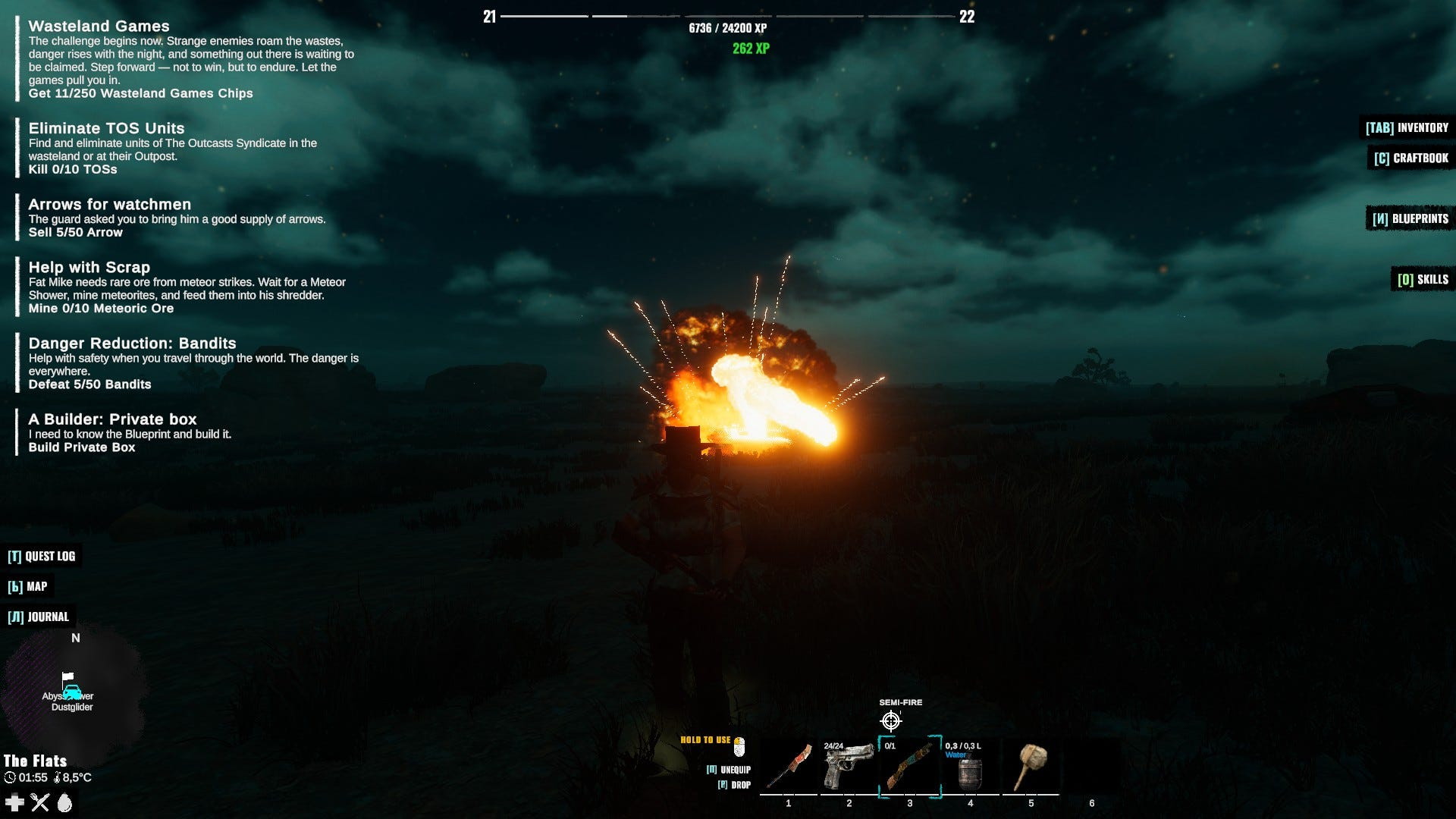This screenshot has width=1456, height=819.
Task: Open the Craftbook
Action: click(x=1411, y=158)
